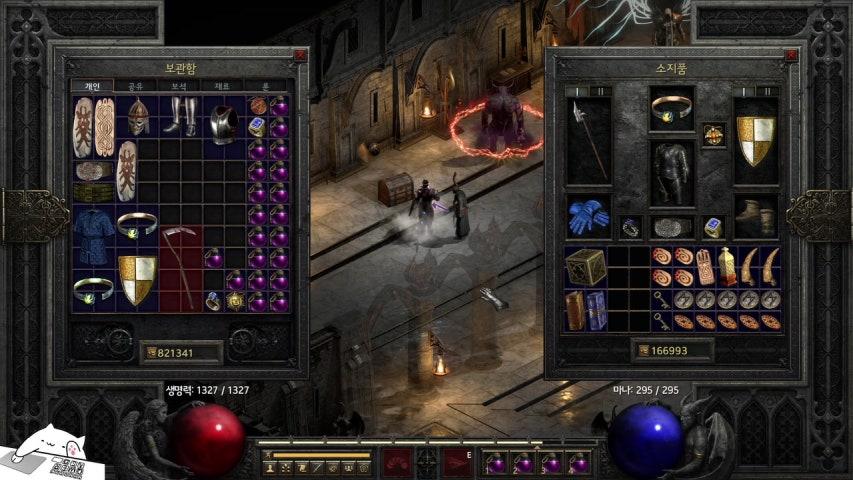Viewport: 853px width, 480px height.
Task: Close the inventory window
Action: [789, 55]
